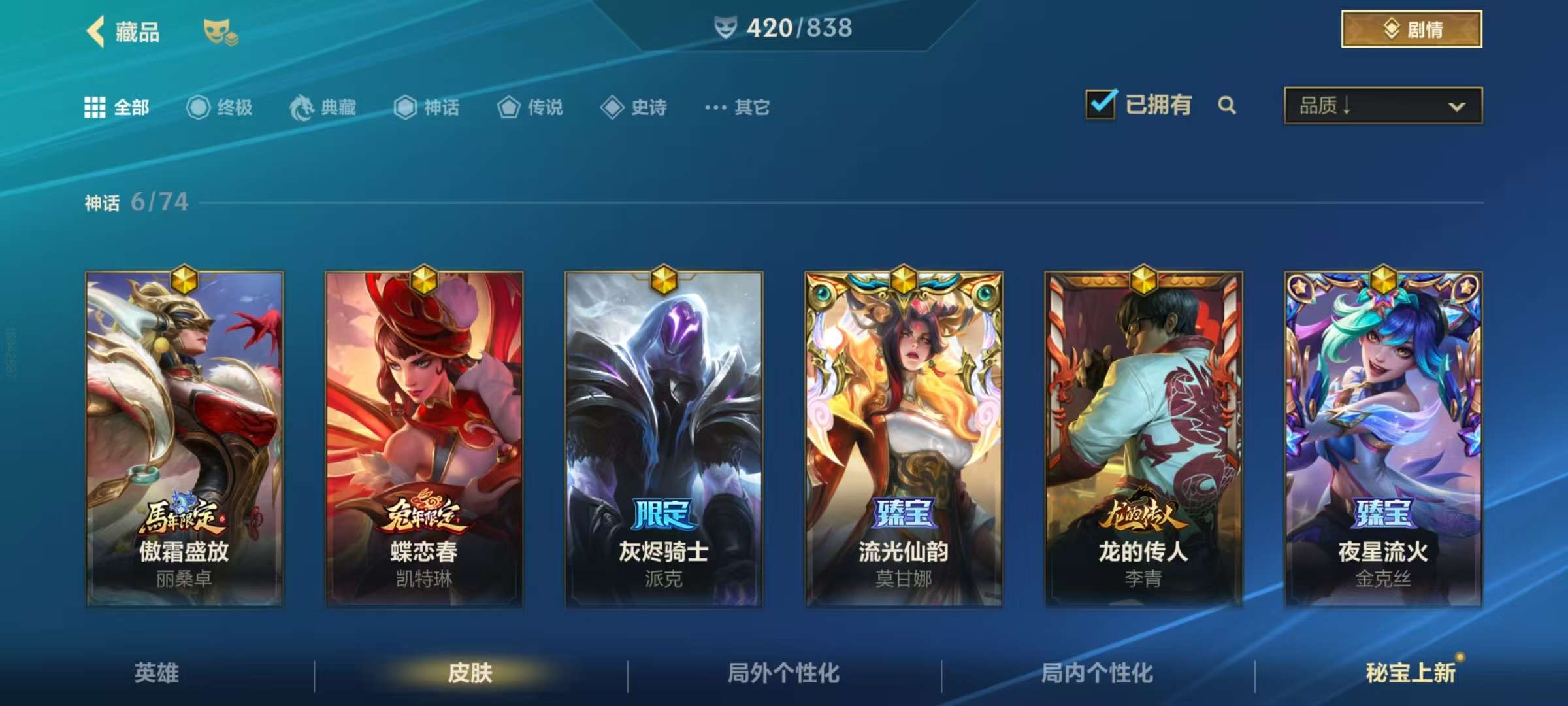Screen dimensions: 1568x706
Task: Go back using the 藏品 back arrow
Action: [x=95, y=31]
